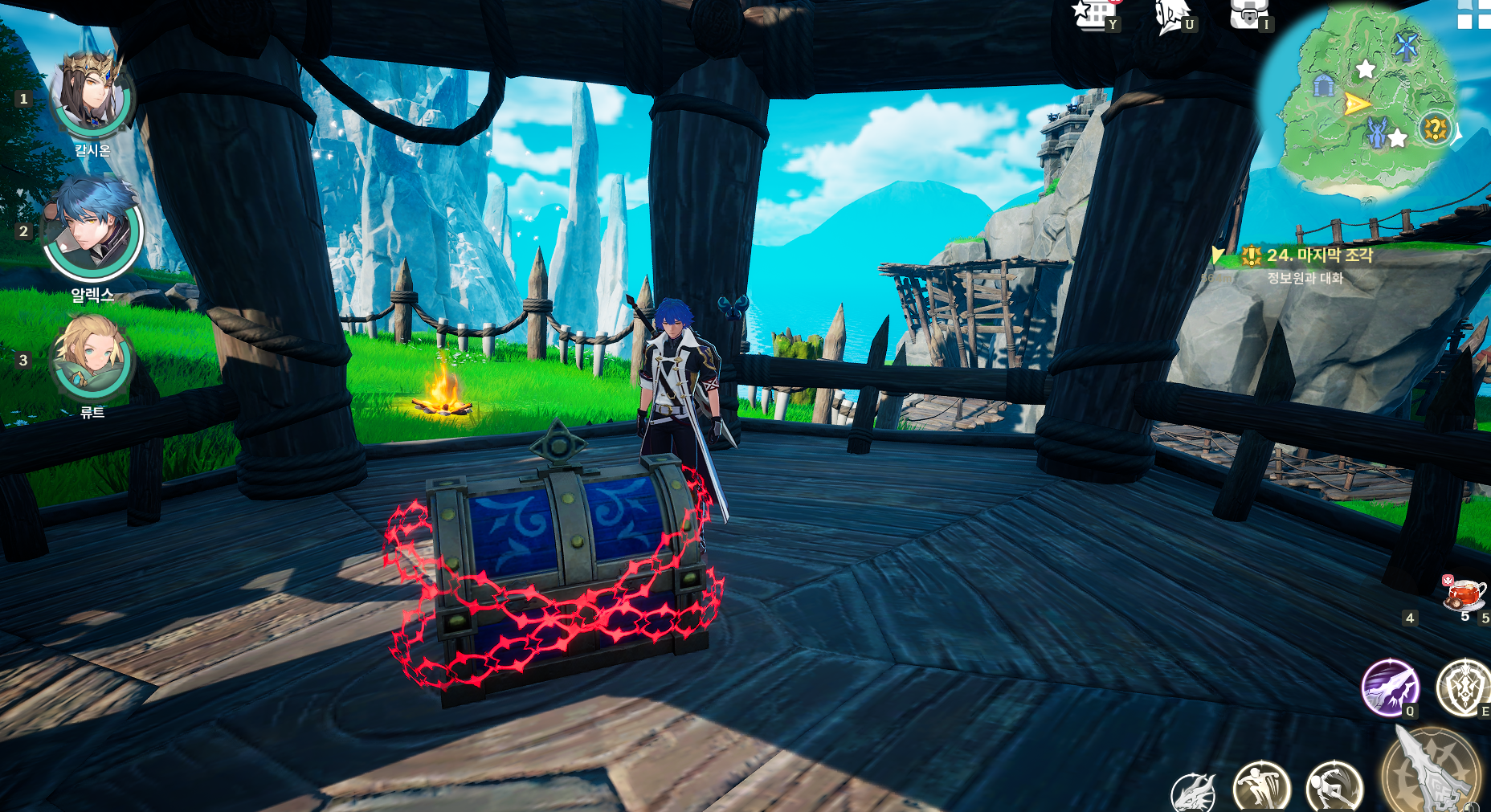Image resolution: width=1491 pixels, height=812 pixels.
Task: Open the backpack inventory
Action: coord(1247,14)
